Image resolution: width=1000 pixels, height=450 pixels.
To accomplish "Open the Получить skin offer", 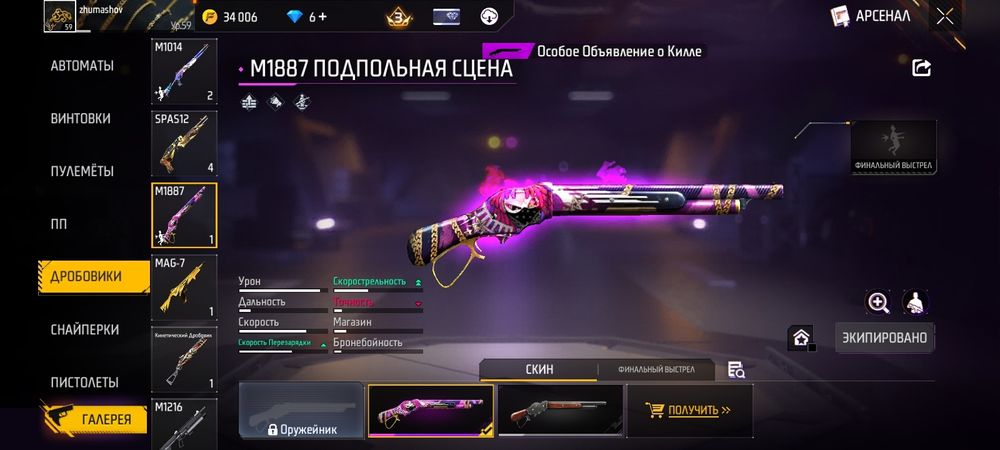I will [689, 410].
